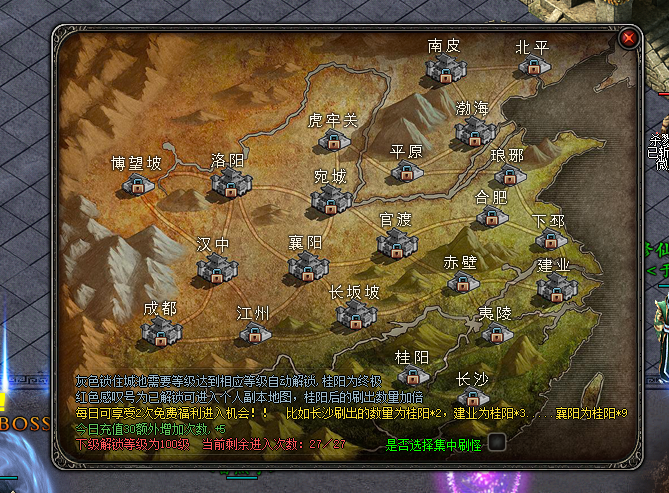
Task: Choose the 下邳 city marker
Action: (549, 238)
